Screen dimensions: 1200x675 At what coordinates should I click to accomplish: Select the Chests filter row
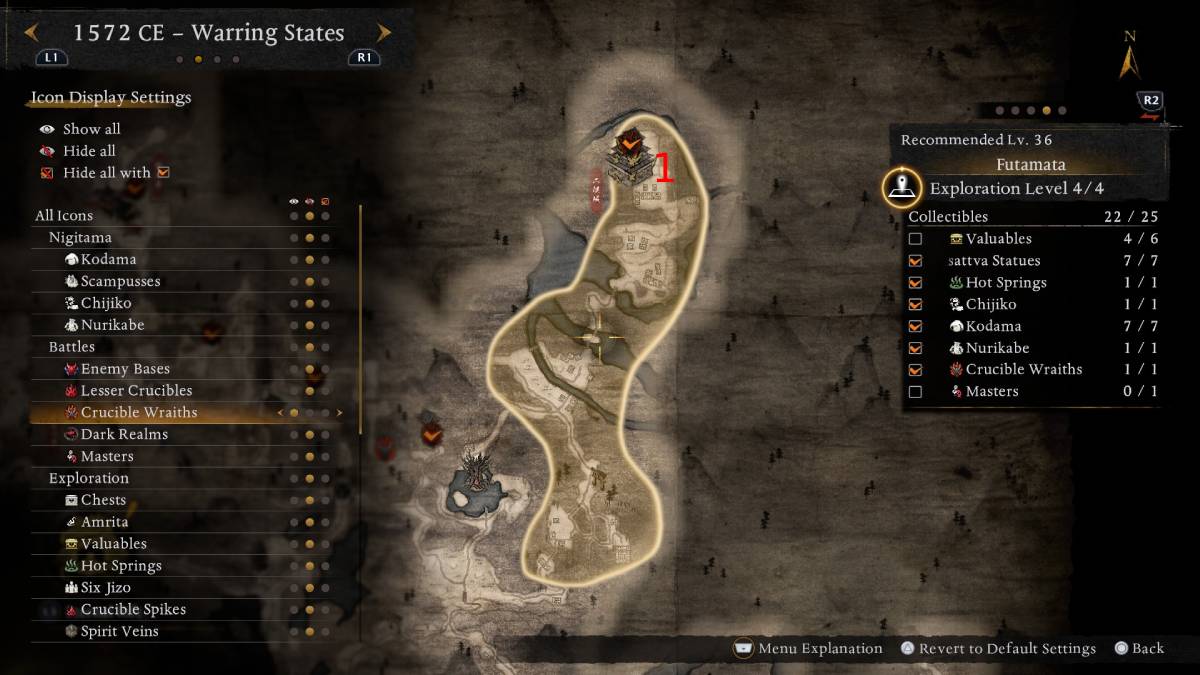tap(103, 500)
